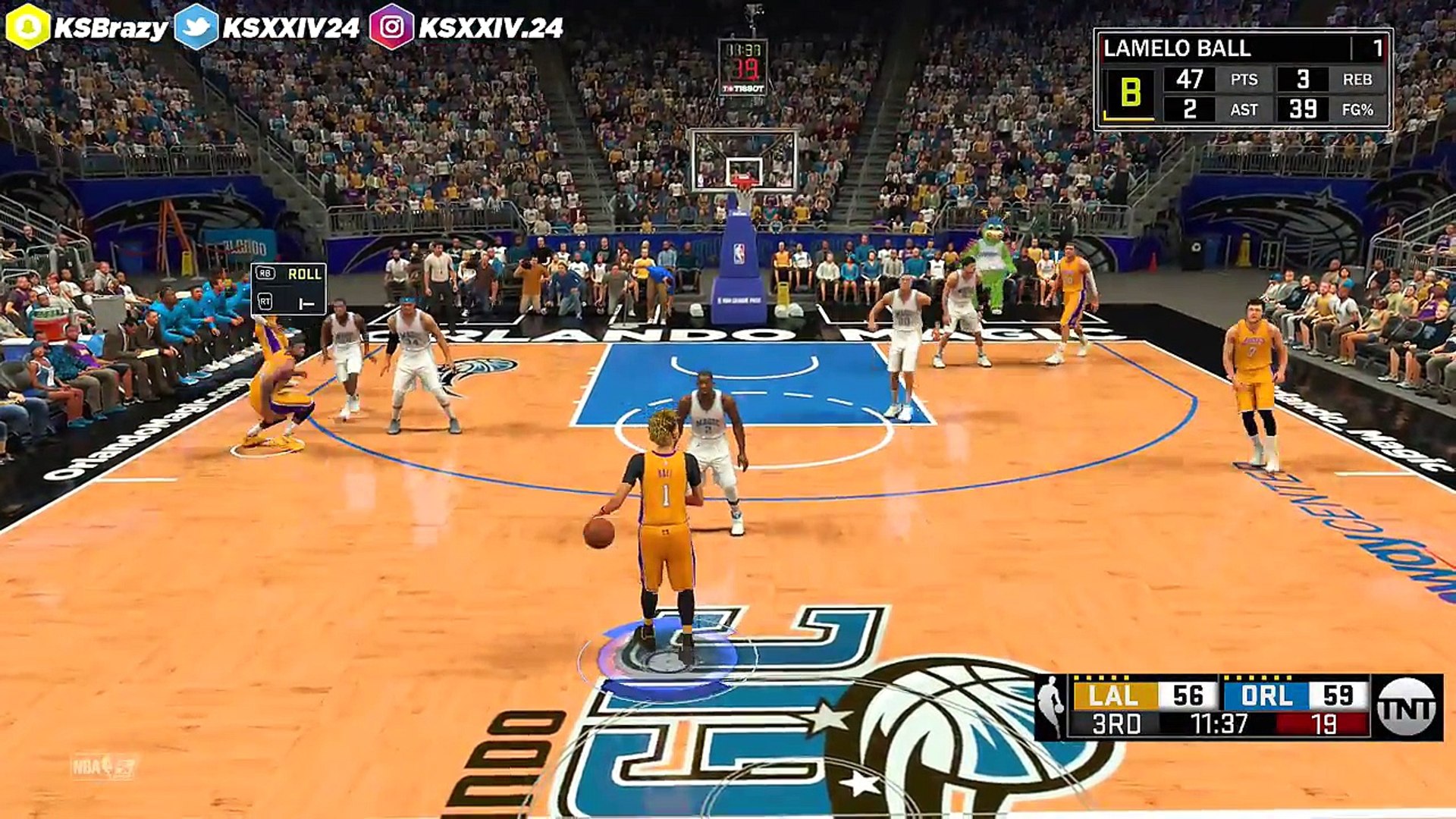Open the Instagram icon beside KSXXIV.24
The height and width of the screenshot is (819, 1456).
(x=391, y=27)
